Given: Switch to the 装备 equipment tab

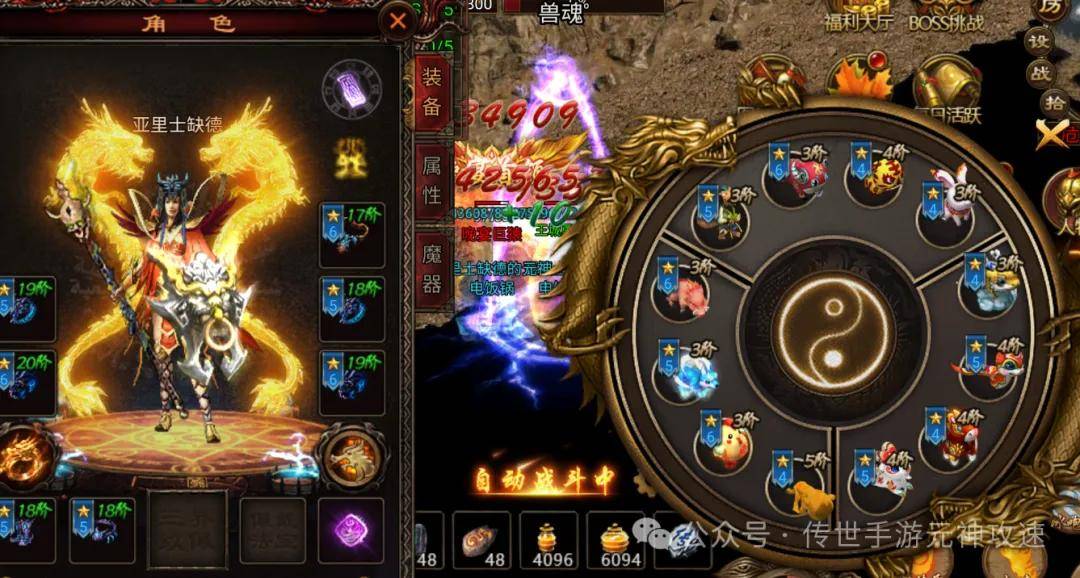Looking at the screenshot, I should click(x=432, y=91).
